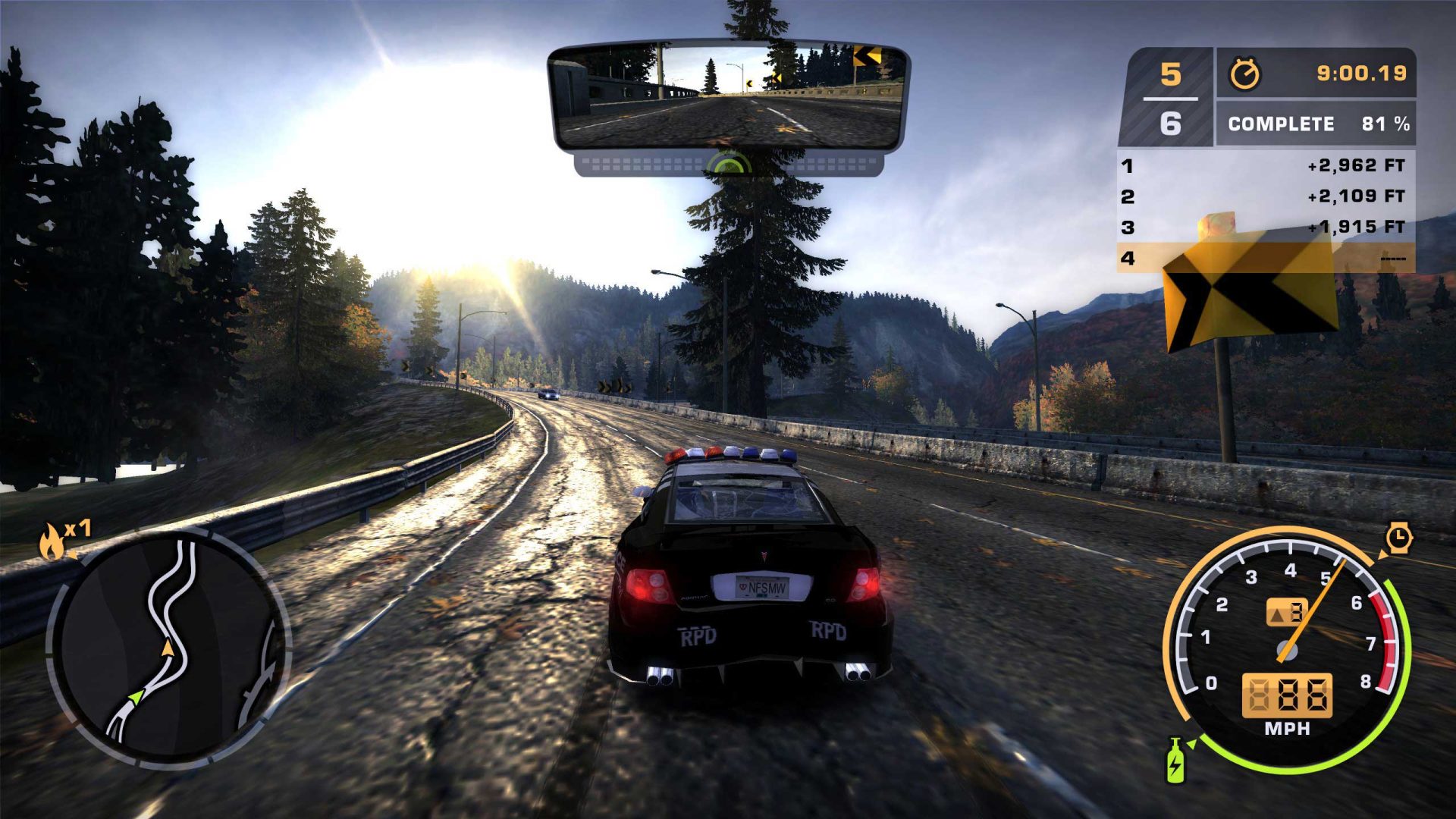Click the race timer stopwatch icon
Viewport: 1456px width, 819px height.
(1244, 74)
